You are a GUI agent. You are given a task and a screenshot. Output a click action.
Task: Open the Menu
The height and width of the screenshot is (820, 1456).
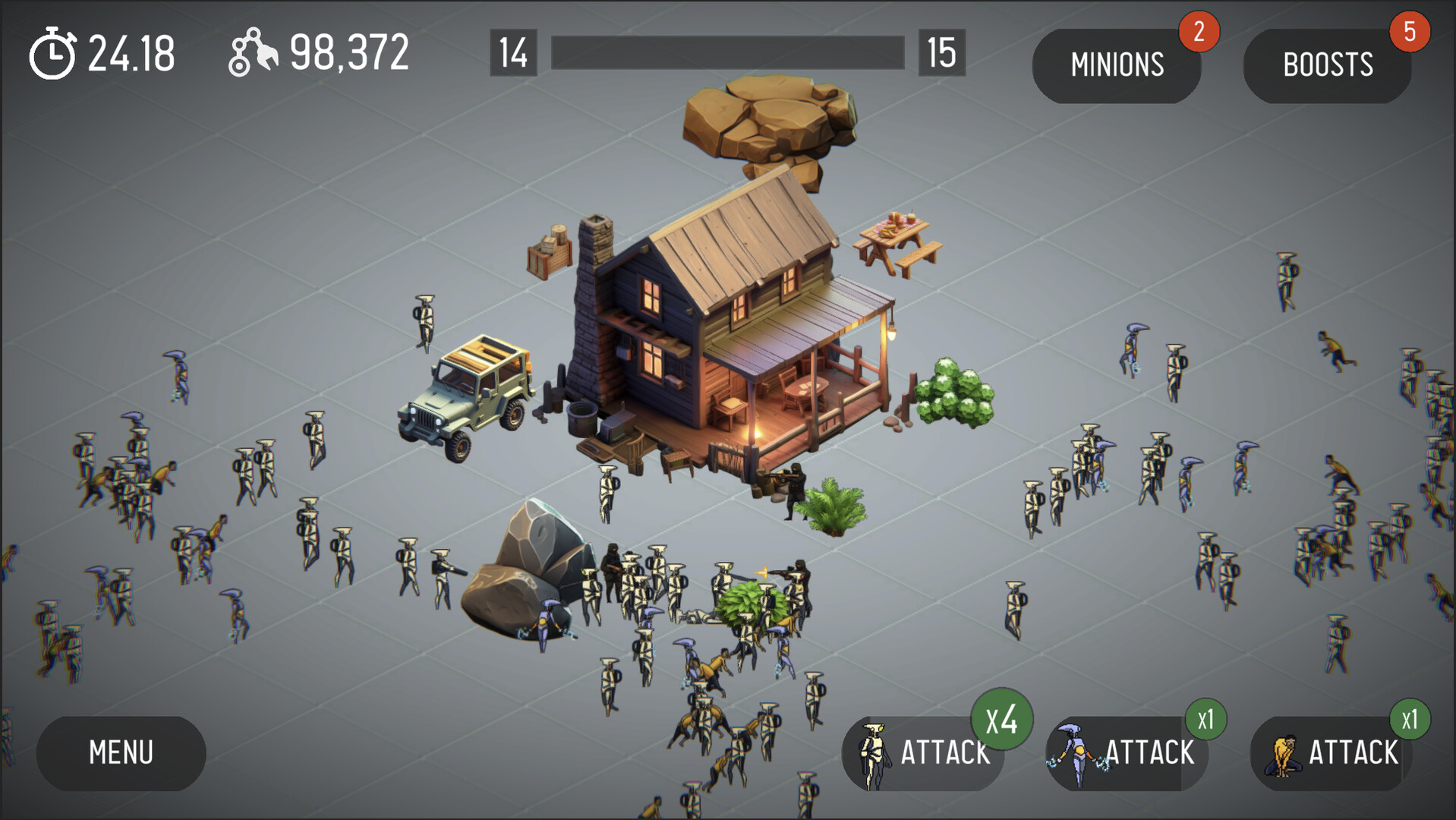pos(121,752)
